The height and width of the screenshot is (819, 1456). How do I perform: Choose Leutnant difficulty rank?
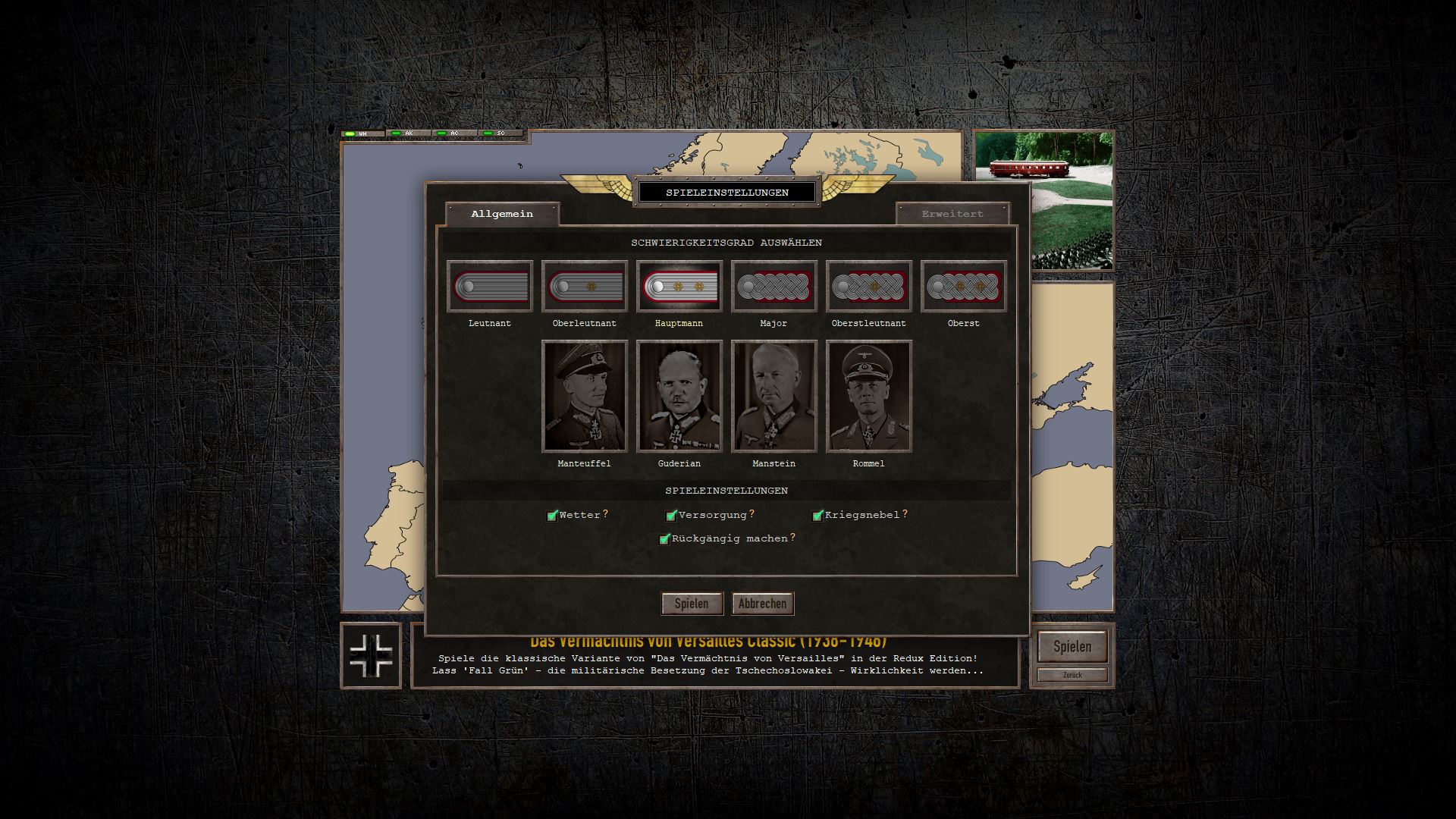tap(490, 287)
